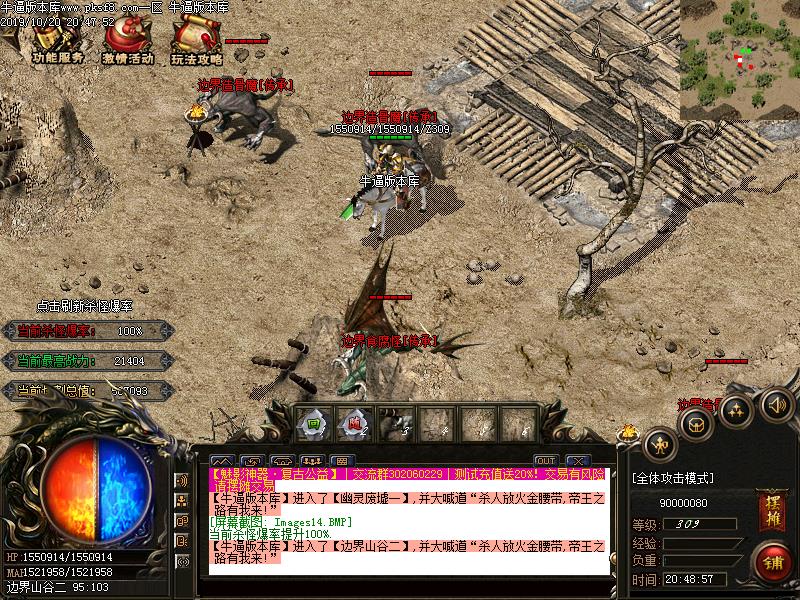Click 点击刷新杀怪爆率 to refresh drop rate

click(84, 306)
